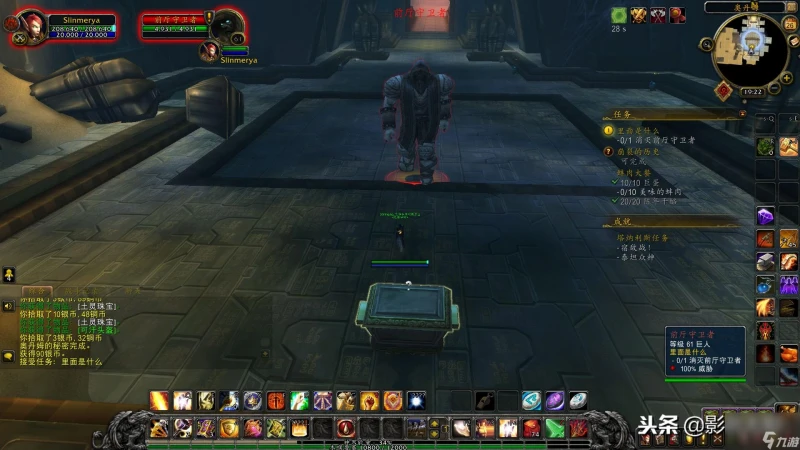Cast the green-glowing spell in the upper action bar
This screenshot has height=450, width=800.
click(x=298, y=400)
